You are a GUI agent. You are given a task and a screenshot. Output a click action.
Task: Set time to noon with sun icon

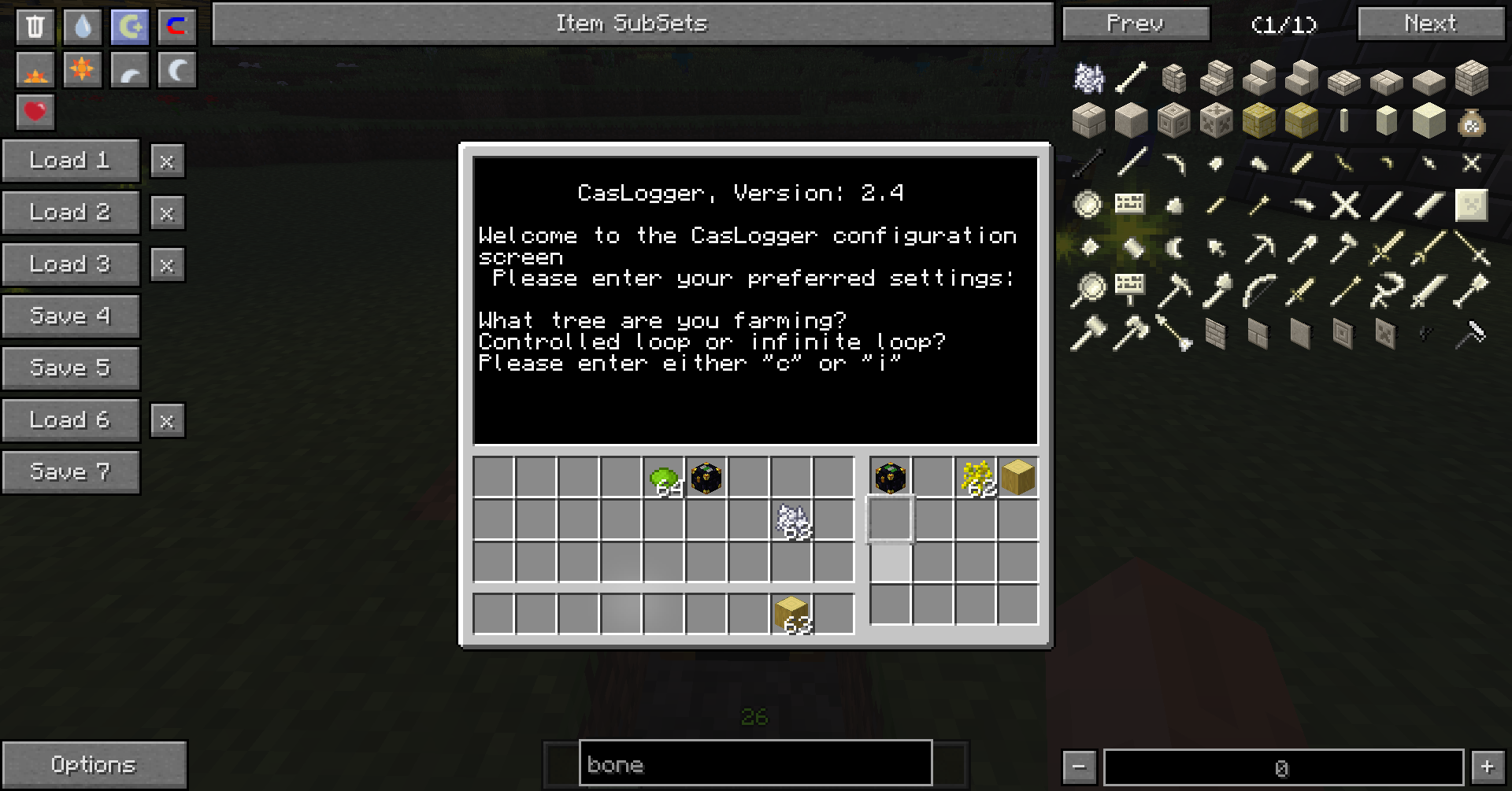tap(83, 70)
